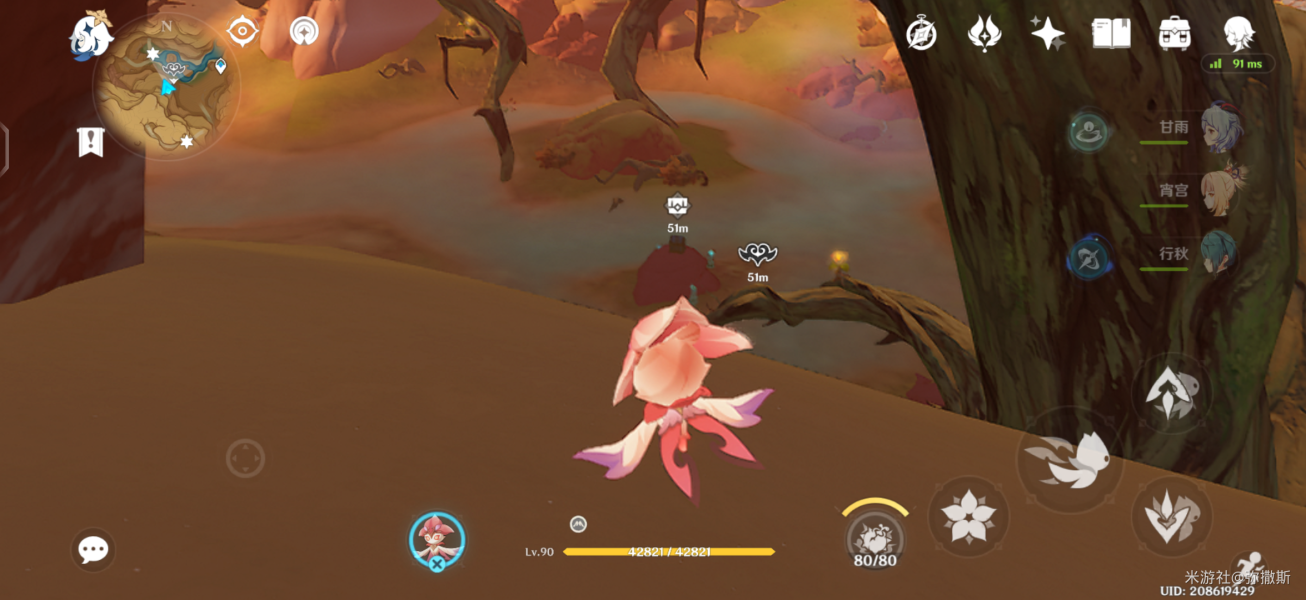Activate the flower normal attack button
The width and height of the screenshot is (1306, 600).
pyautogui.click(x=968, y=516)
